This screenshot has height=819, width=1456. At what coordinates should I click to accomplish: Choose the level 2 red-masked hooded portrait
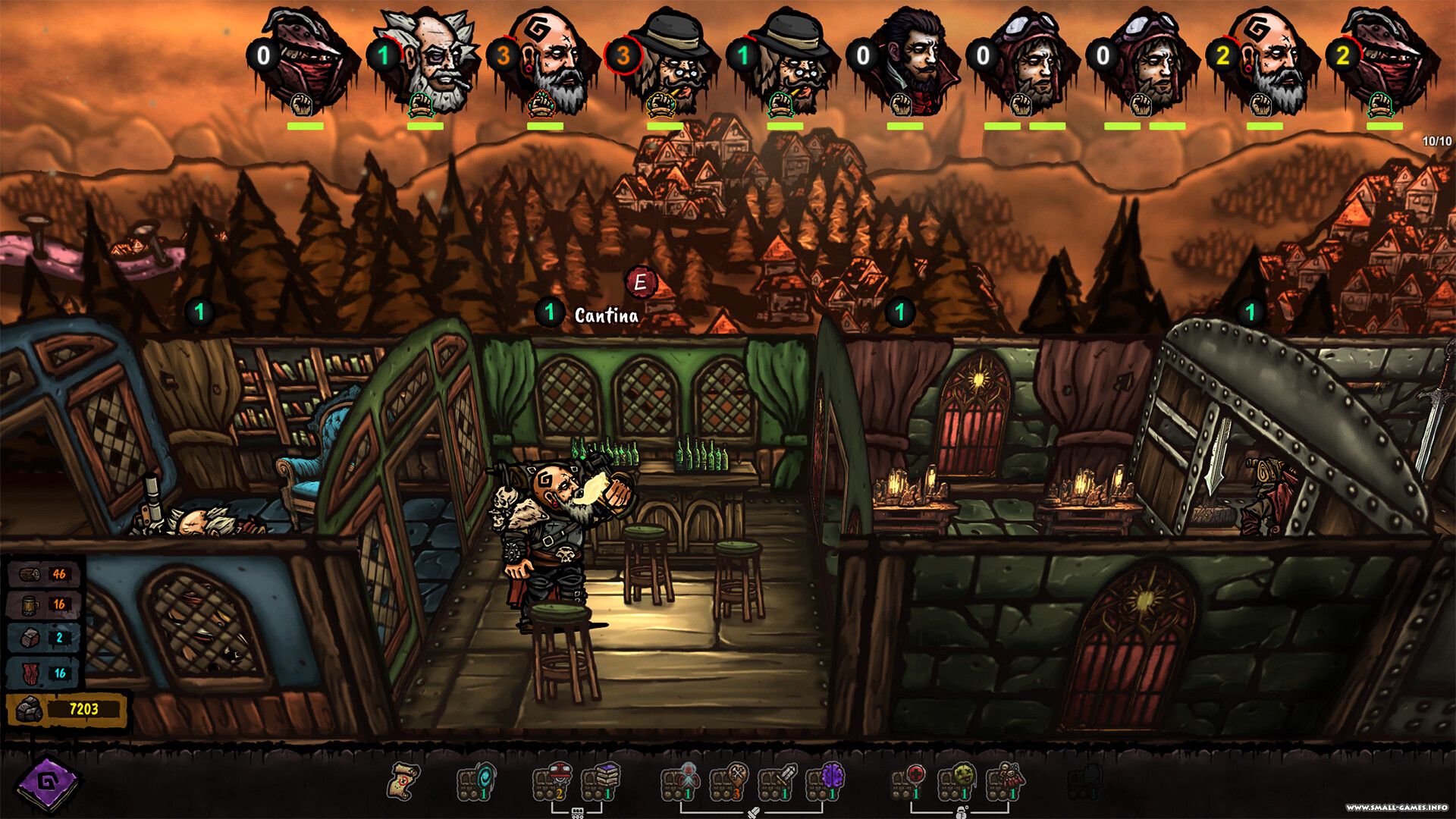point(1386,61)
